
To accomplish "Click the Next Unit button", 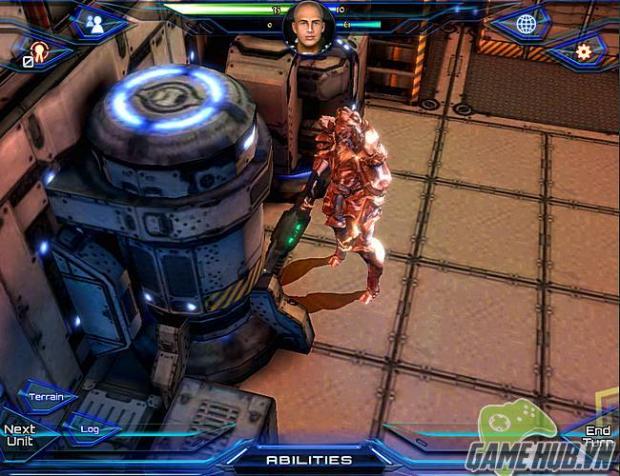I will (19, 435).
